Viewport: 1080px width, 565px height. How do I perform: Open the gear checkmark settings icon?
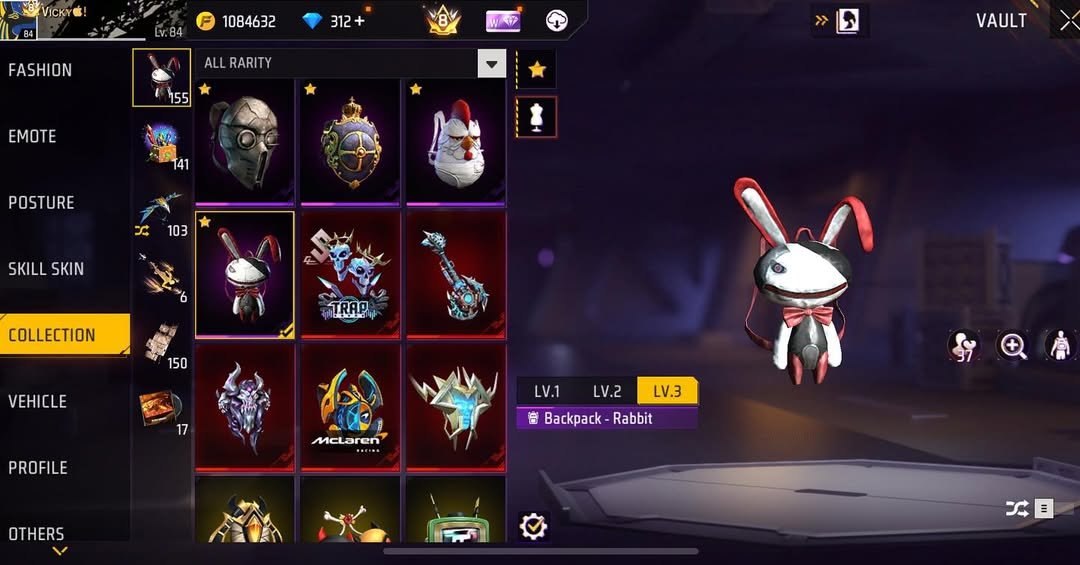pos(533,525)
